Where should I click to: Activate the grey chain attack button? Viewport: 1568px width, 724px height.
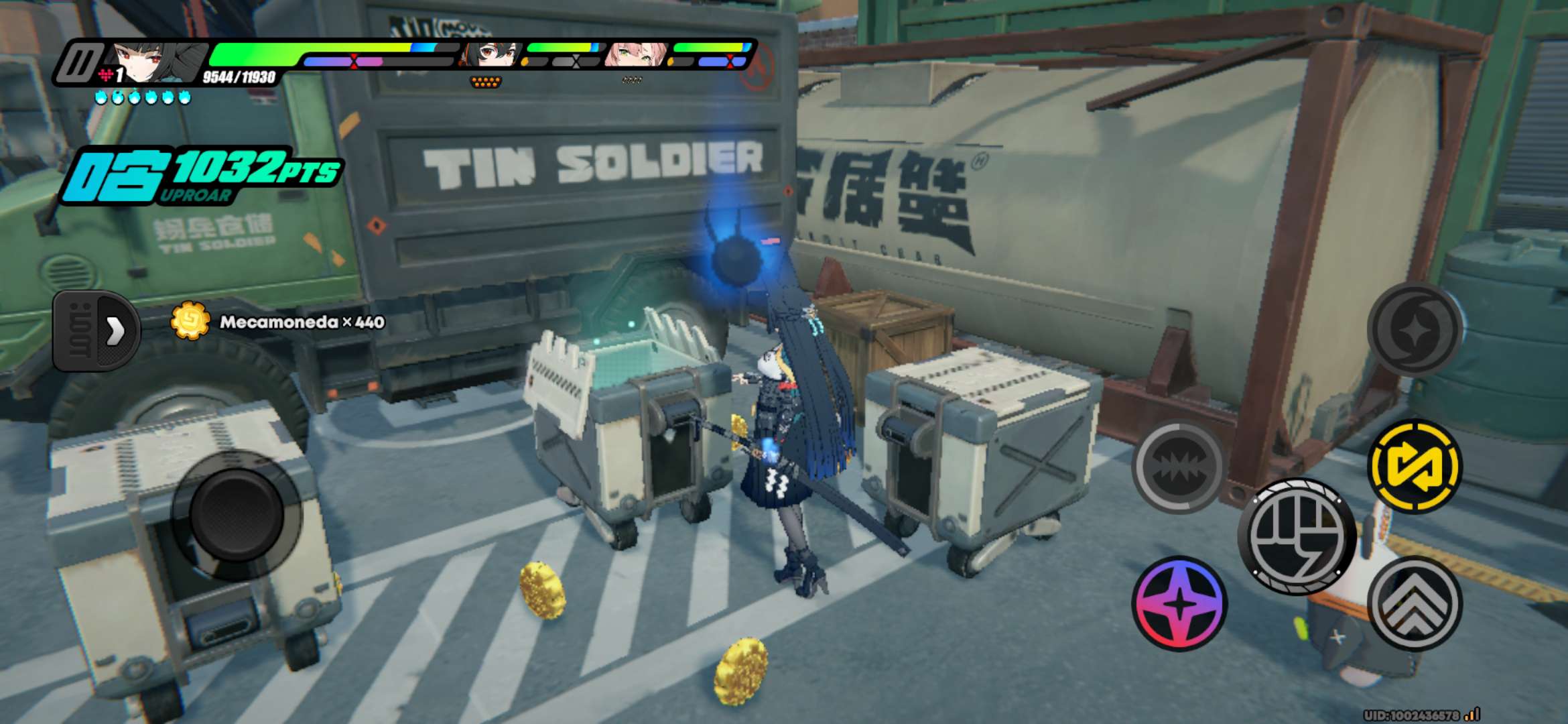tap(1179, 466)
